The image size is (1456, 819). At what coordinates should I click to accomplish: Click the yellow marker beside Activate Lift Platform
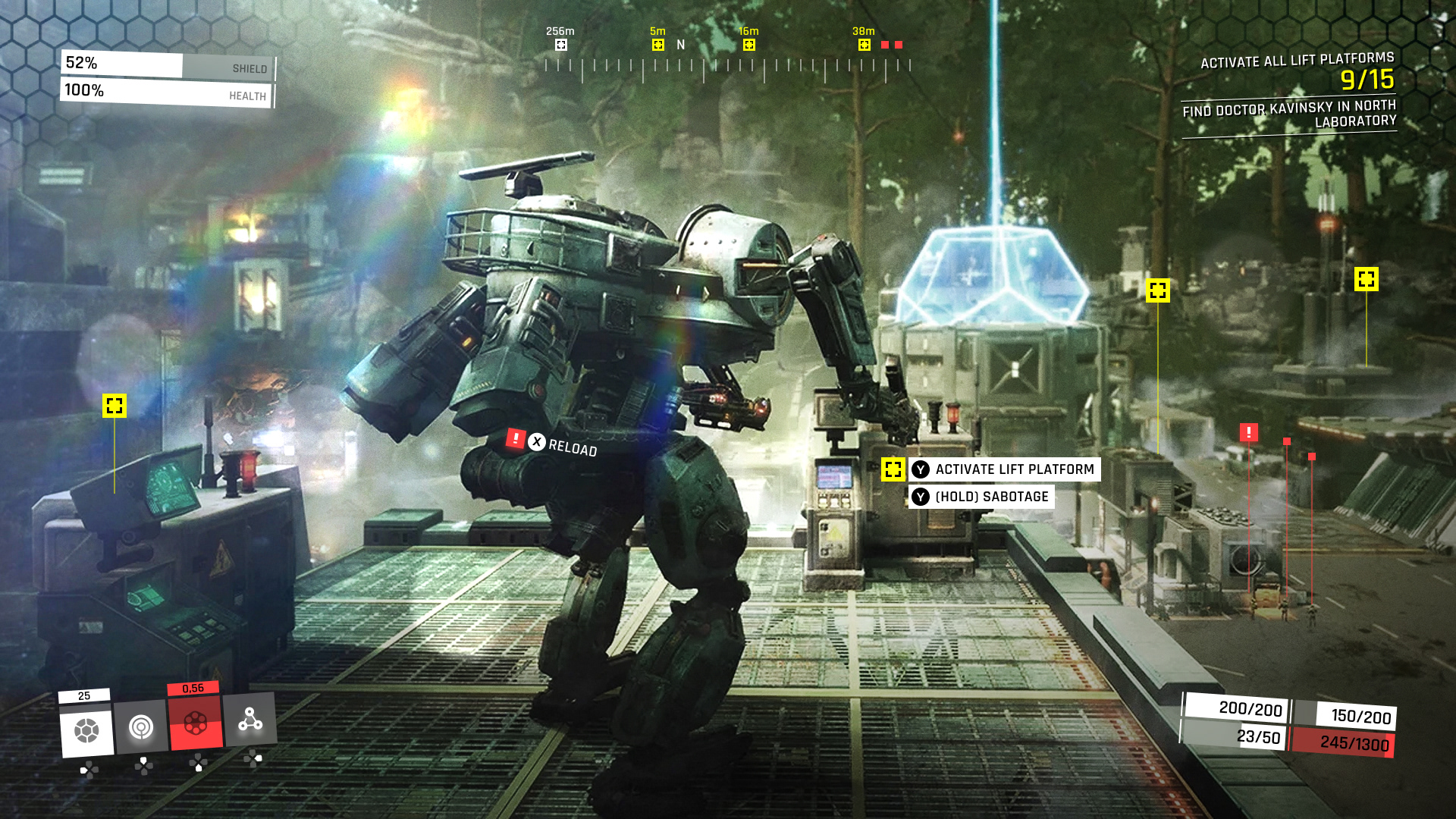(893, 469)
